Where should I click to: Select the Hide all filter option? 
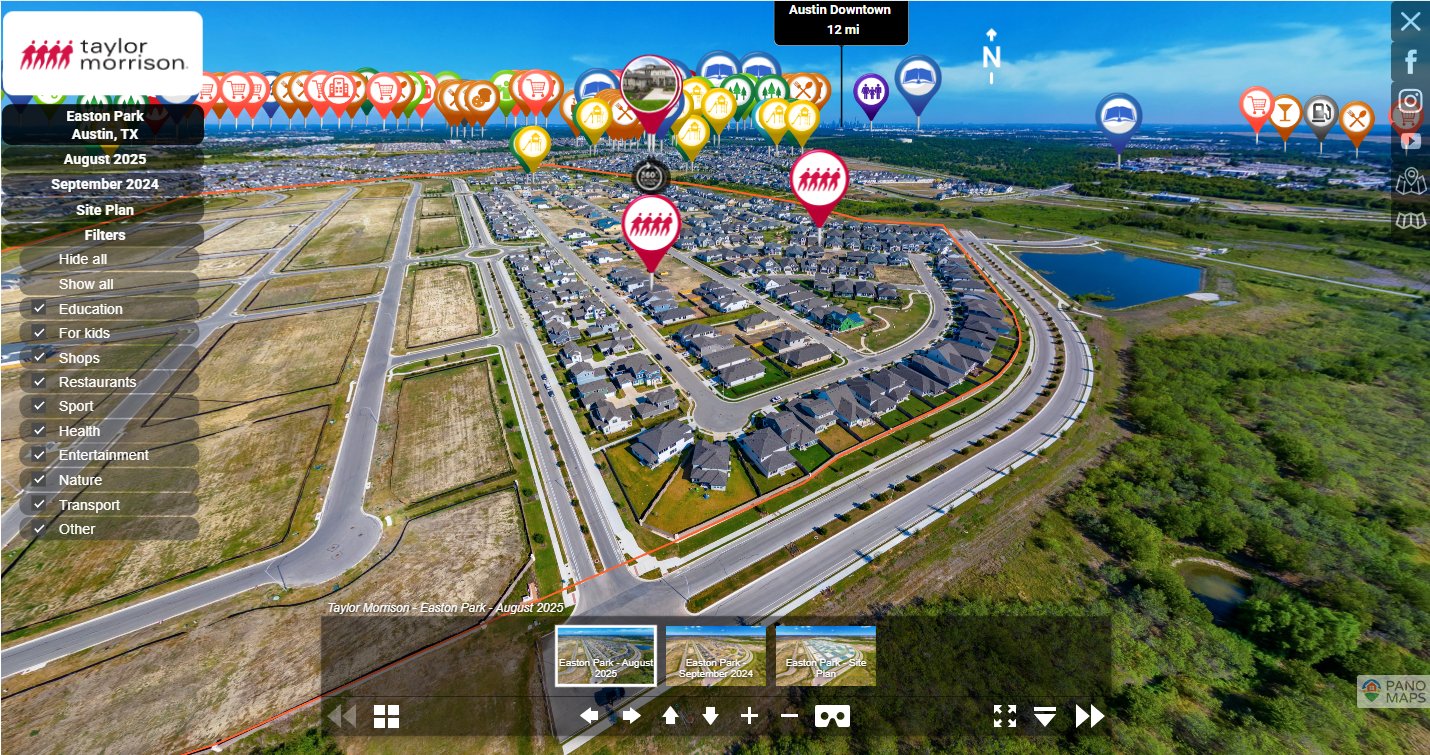click(x=83, y=259)
